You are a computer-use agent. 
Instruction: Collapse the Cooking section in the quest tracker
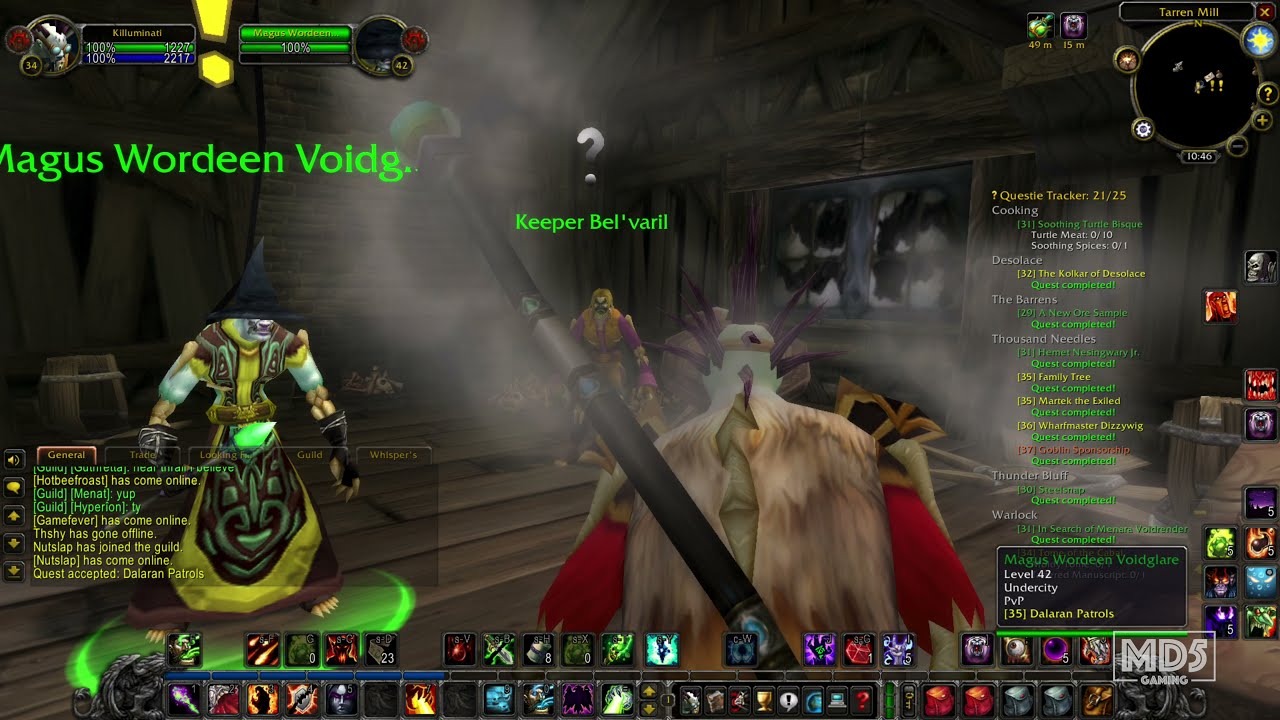pos(1014,210)
